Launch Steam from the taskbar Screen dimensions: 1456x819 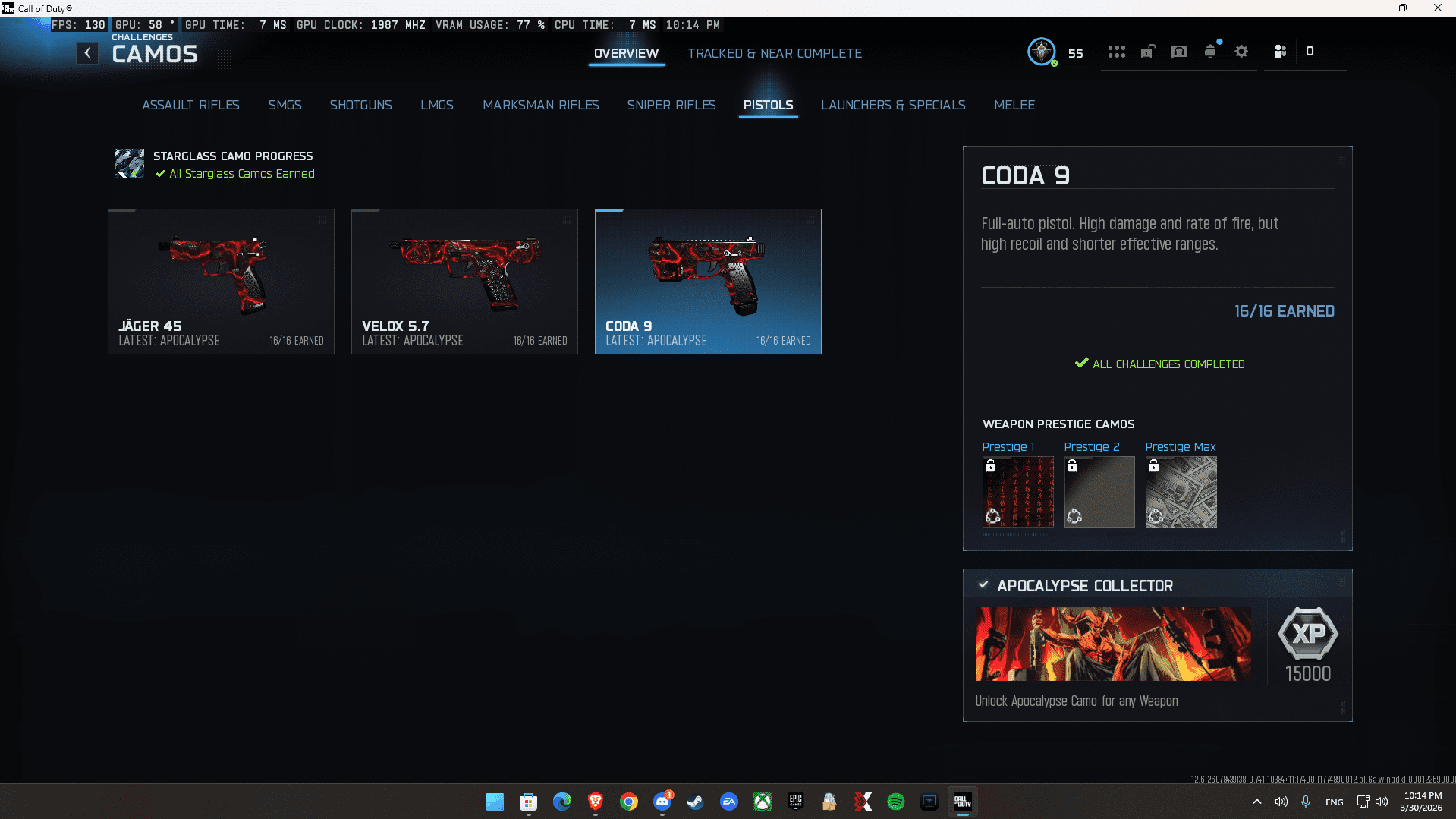click(x=695, y=802)
